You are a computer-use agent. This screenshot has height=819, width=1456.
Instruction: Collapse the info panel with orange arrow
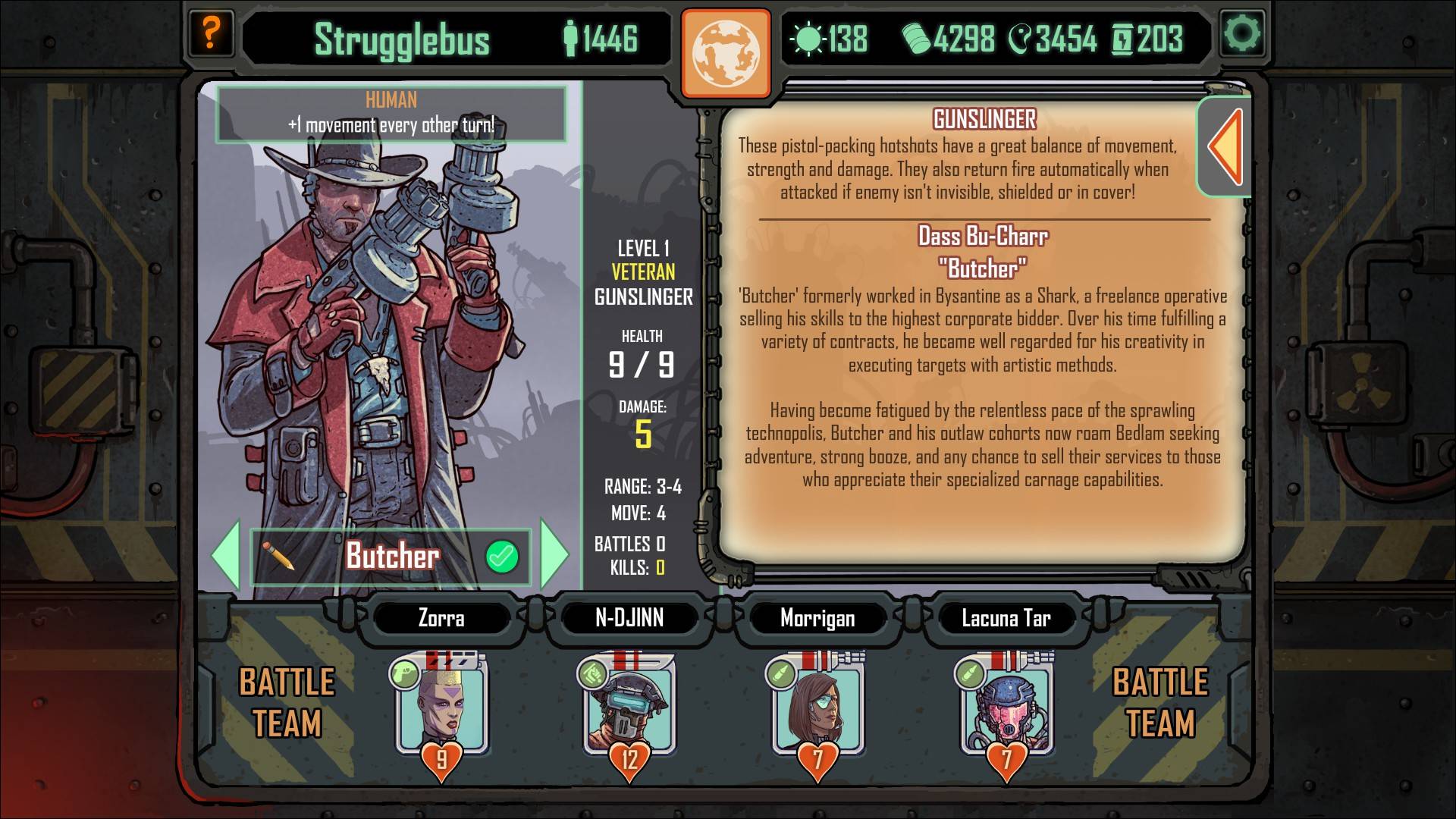[x=1225, y=146]
